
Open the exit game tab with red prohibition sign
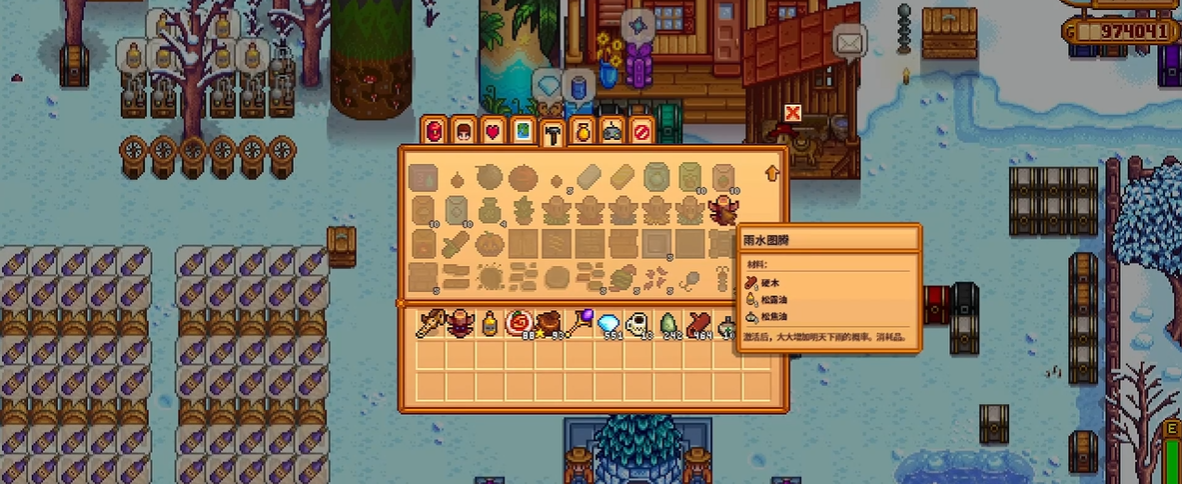click(641, 131)
